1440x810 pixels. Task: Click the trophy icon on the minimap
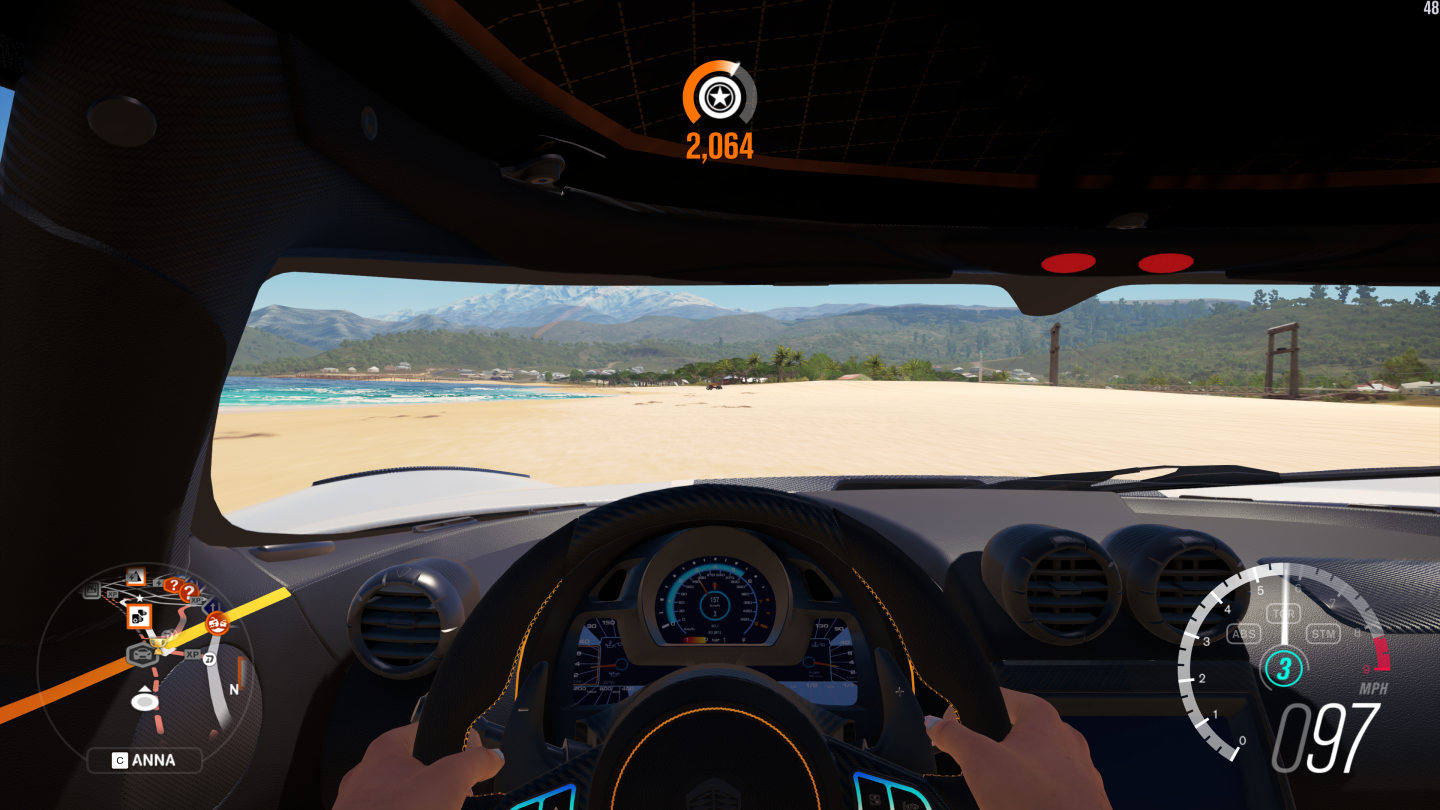coord(159,644)
